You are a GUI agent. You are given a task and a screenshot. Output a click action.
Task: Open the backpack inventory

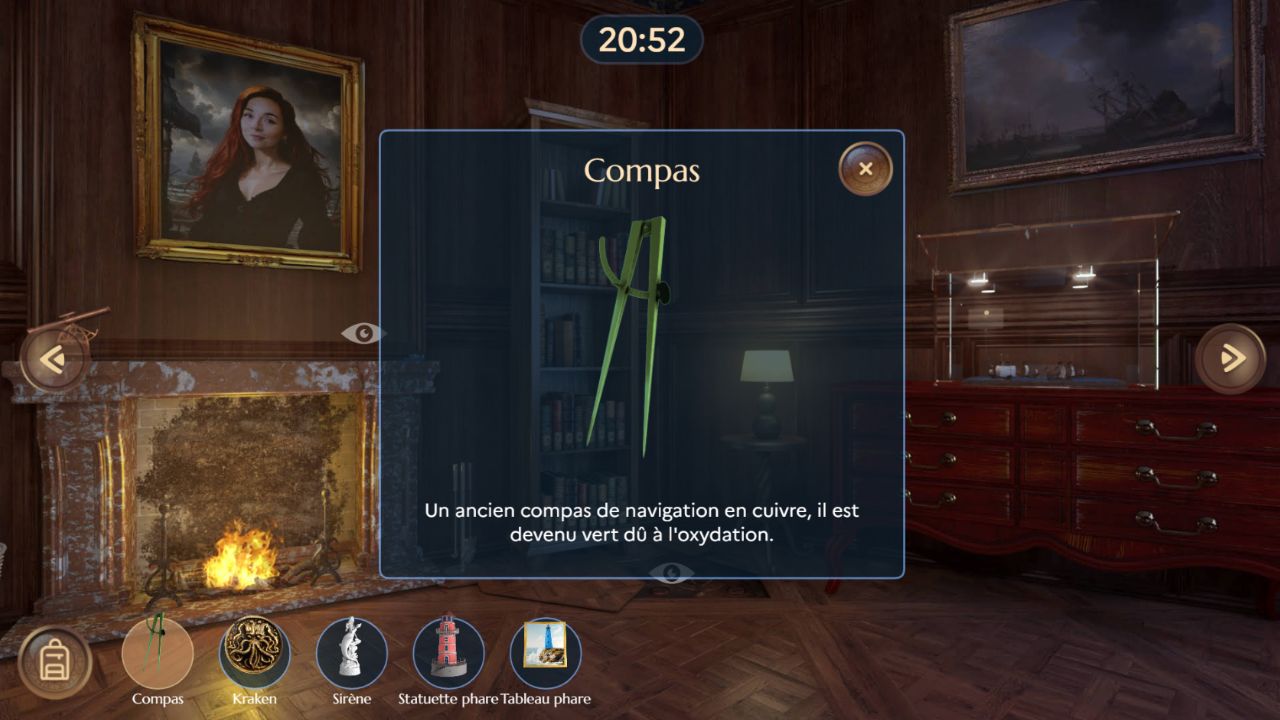pyautogui.click(x=55, y=663)
